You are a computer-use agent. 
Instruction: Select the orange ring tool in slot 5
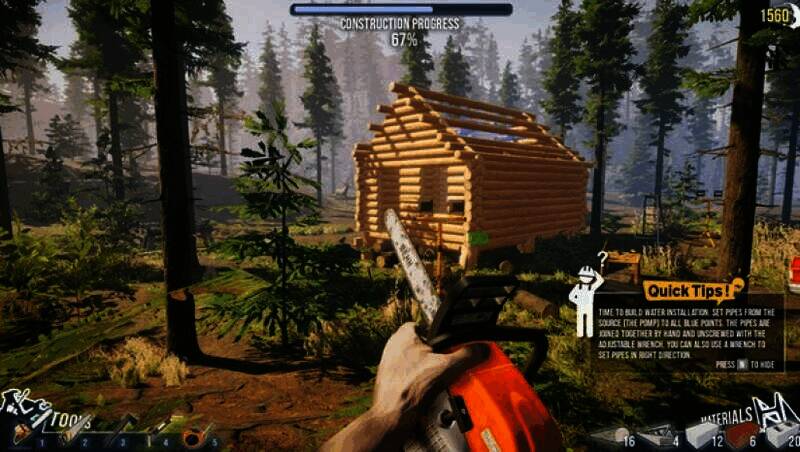pos(193,435)
